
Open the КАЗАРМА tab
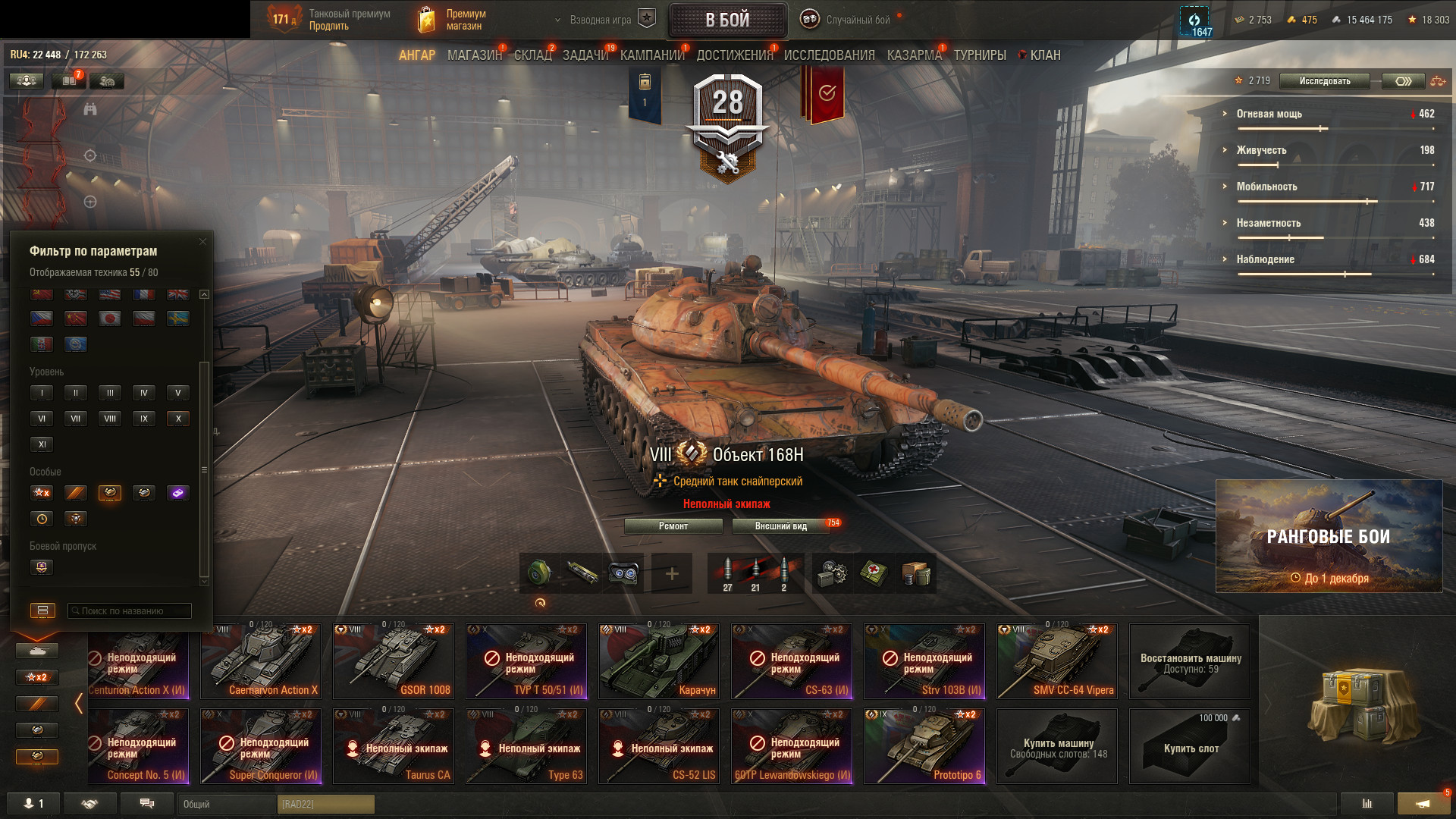[914, 55]
